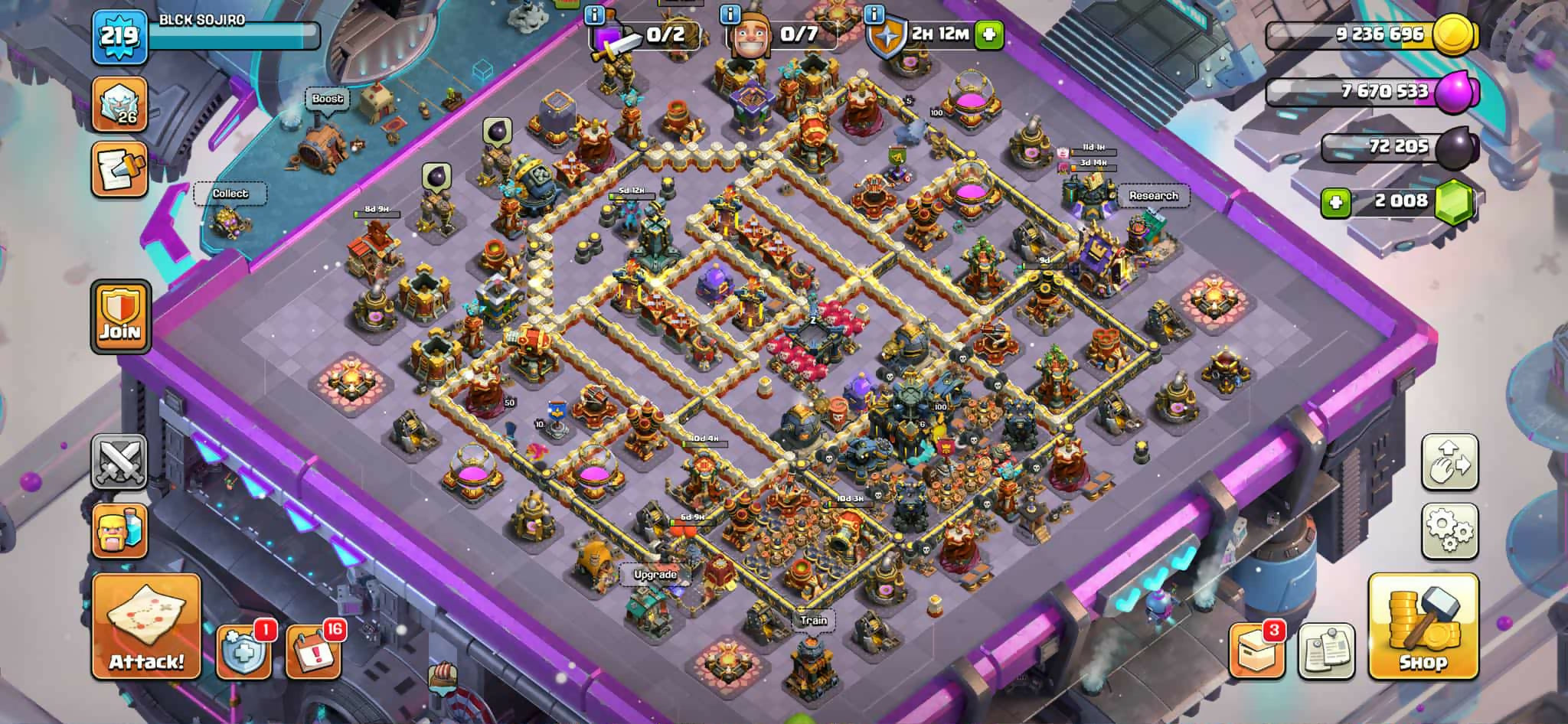Open the pinned notes button
Viewport: 1568px width, 724px height.
tap(1326, 652)
